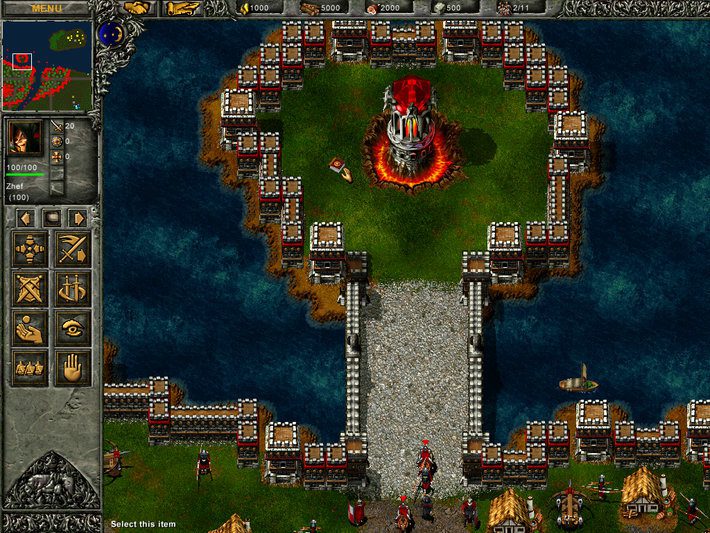Choose the crossed swords command
The width and height of the screenshot is (710, 533).
(x=30, y=289)
